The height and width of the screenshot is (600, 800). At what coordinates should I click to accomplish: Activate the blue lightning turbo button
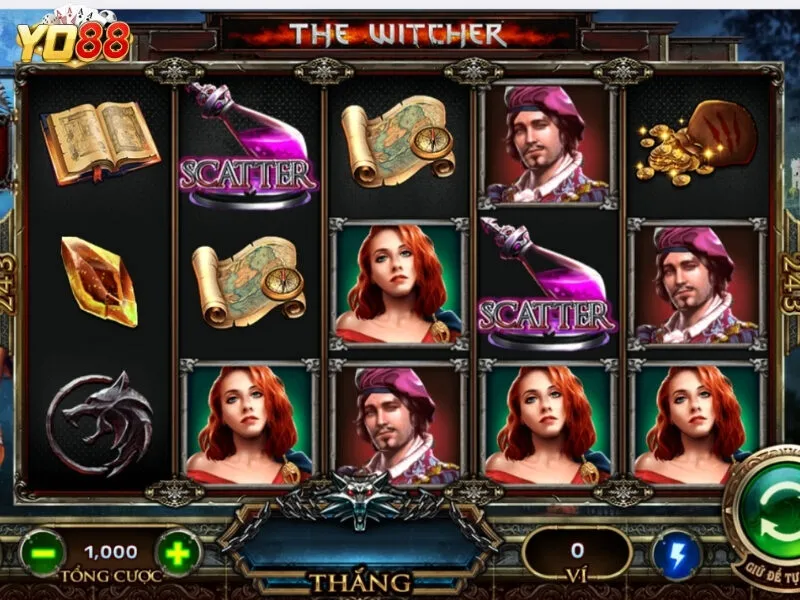676,554
